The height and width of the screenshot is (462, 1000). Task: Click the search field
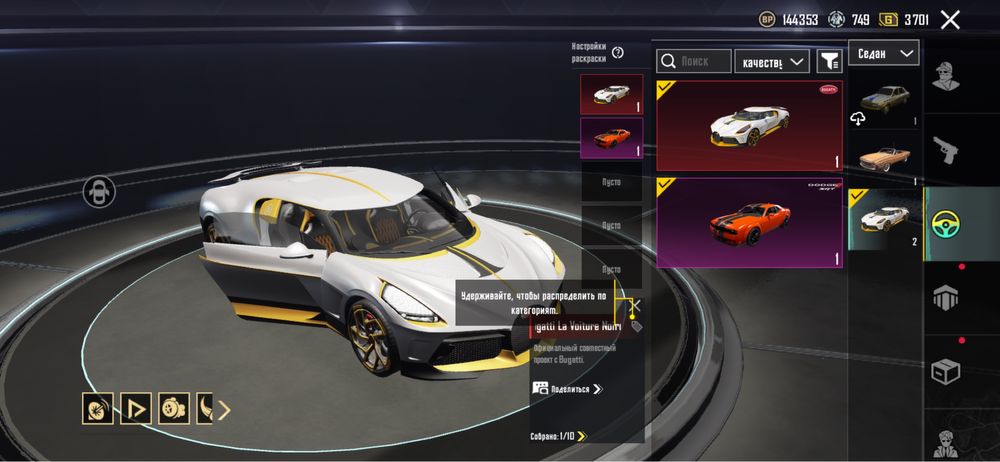pyautogui.click(x=695, y=62)
